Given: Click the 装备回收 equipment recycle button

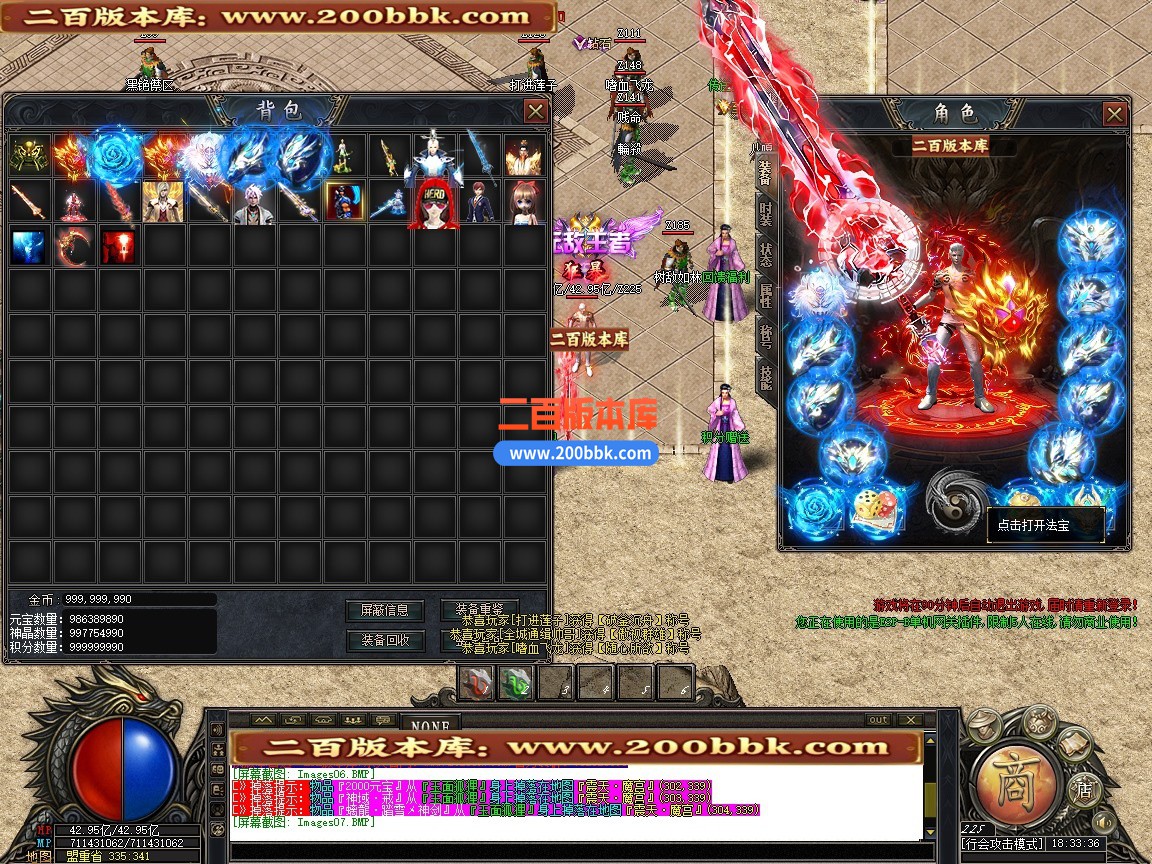Looking at the screenshot, I should tap(384, 640).
